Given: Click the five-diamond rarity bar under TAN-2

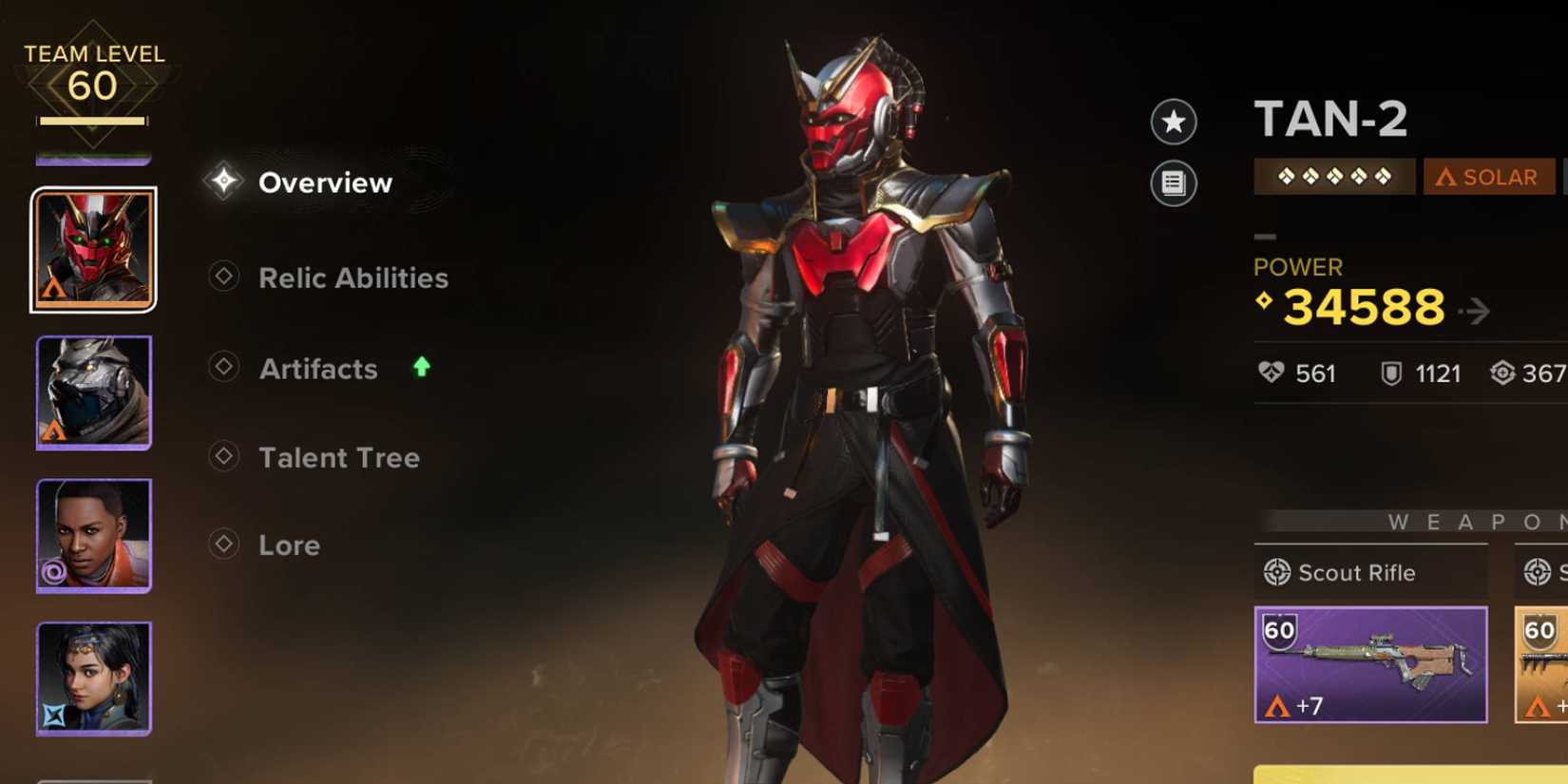Looking at the screenshot, I should click(x=1334, y=177).
